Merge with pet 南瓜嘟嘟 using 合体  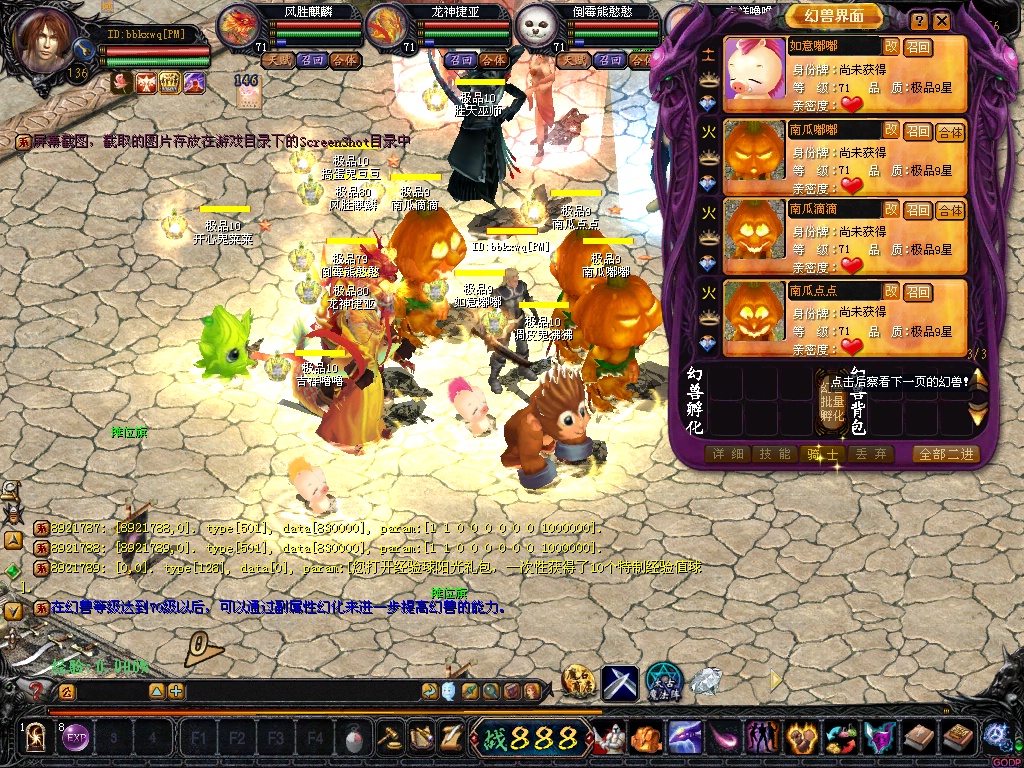[x=950, y=132]
